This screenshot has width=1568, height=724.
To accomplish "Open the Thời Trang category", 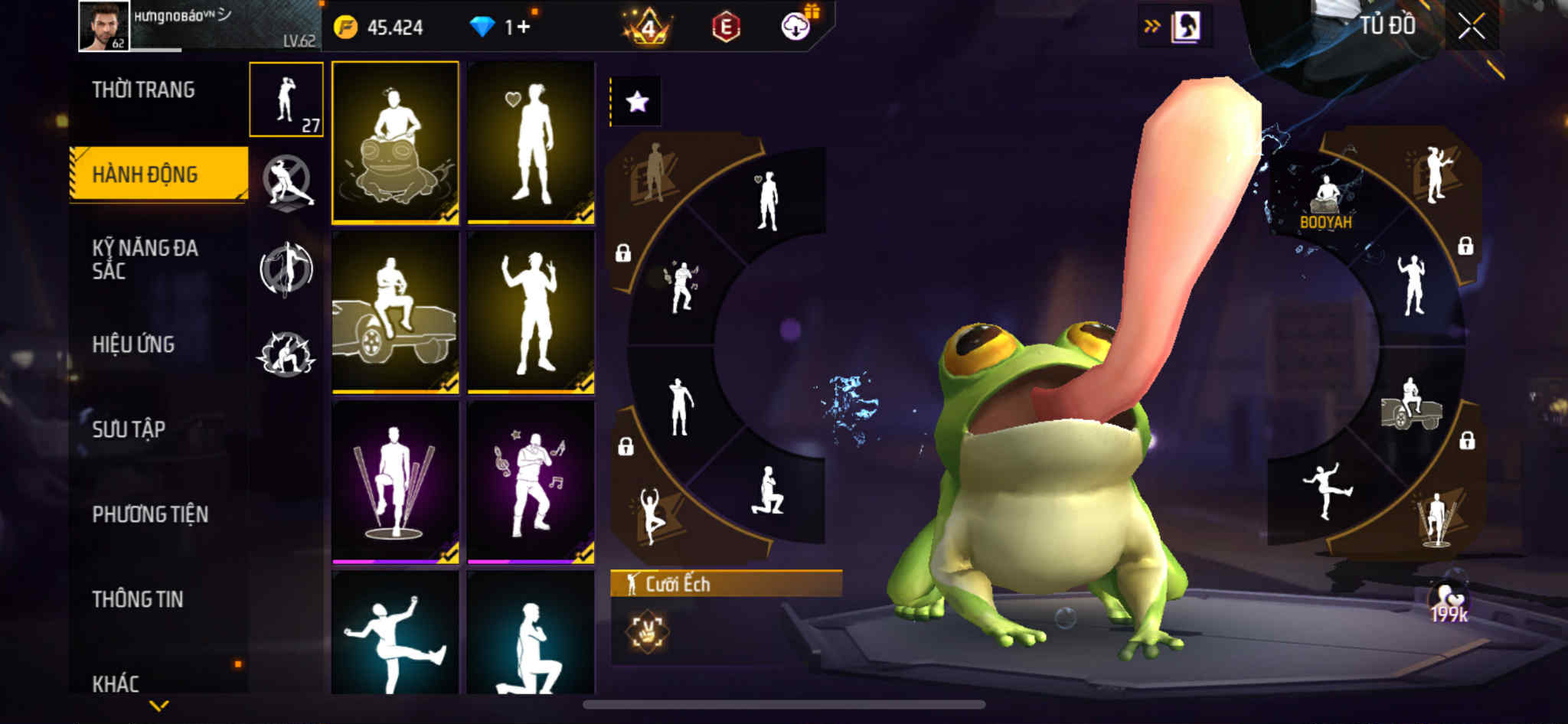I will 143,90.
